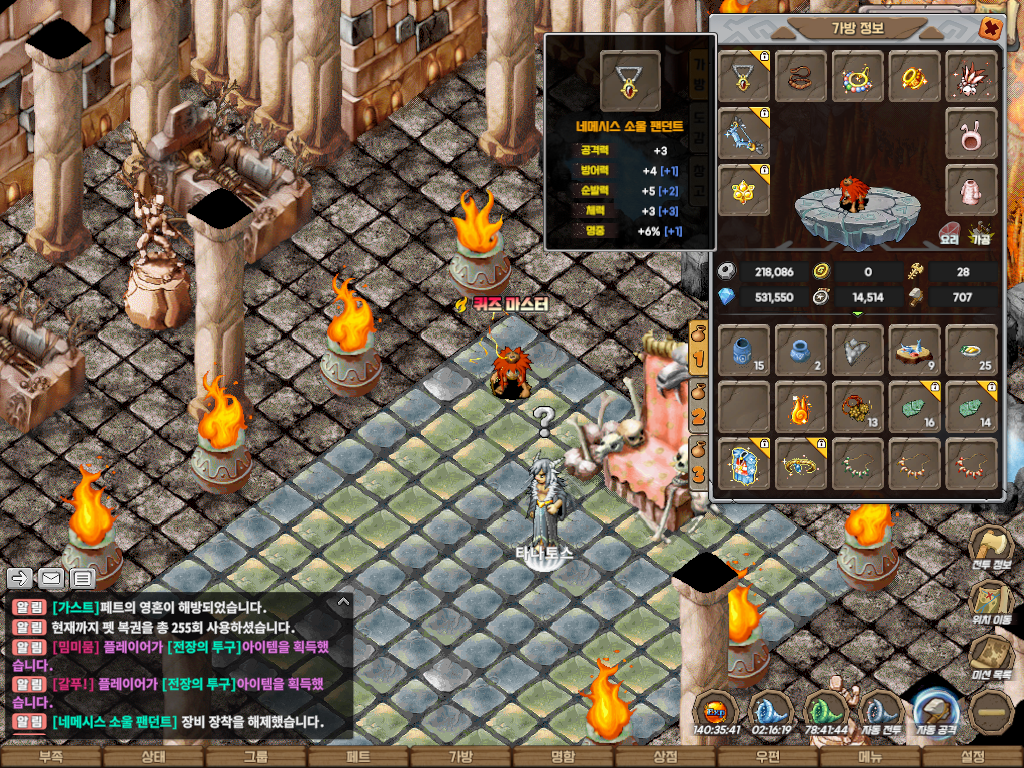This screenshot has height=768, width=1024.
Task: Open the 부족 tribe menu
Action: pyautogui.click(x=50, y=757)
